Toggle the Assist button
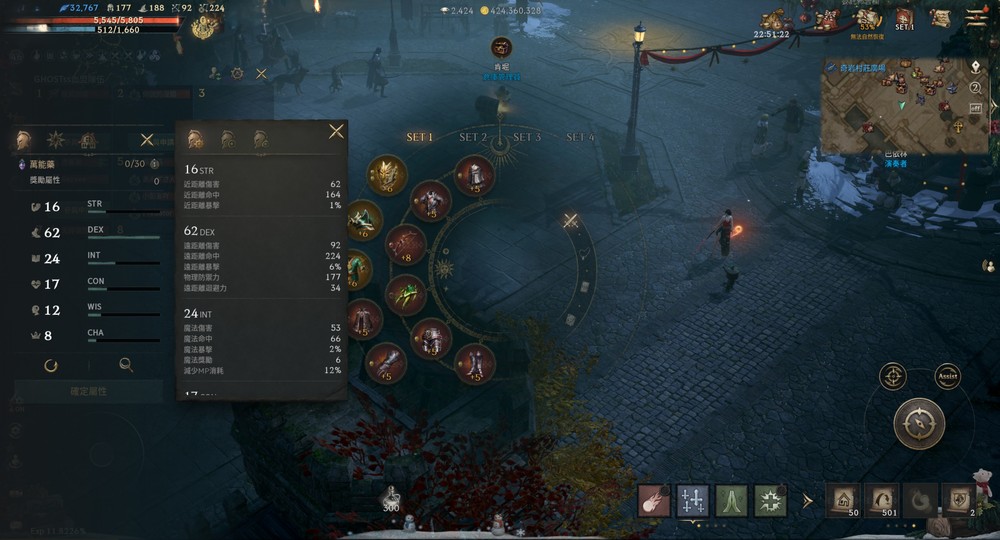Screen dimensions: 1000x540 coord(947,377)
